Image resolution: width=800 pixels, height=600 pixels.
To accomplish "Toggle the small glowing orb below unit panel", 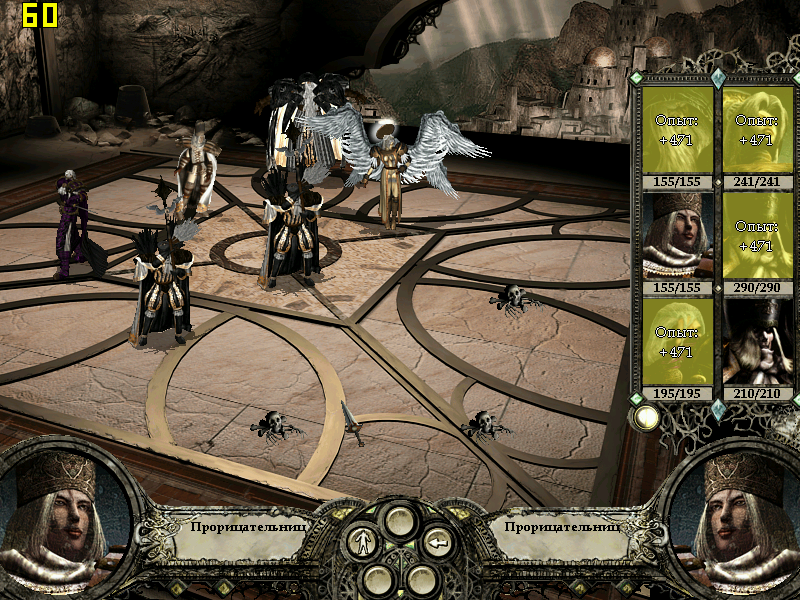I will (x=646, y=418).
